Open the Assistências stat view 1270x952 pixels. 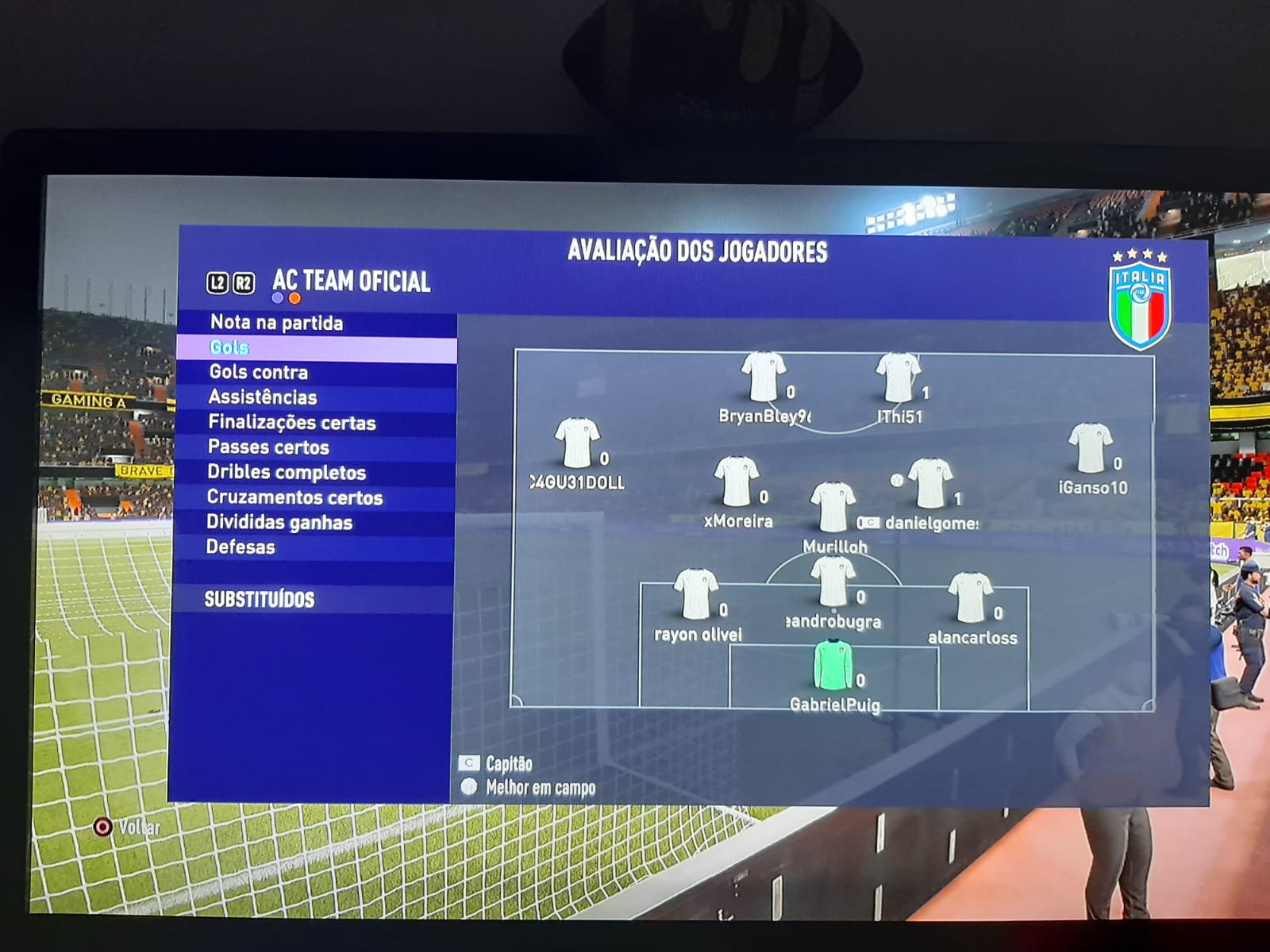click(262, 397)
